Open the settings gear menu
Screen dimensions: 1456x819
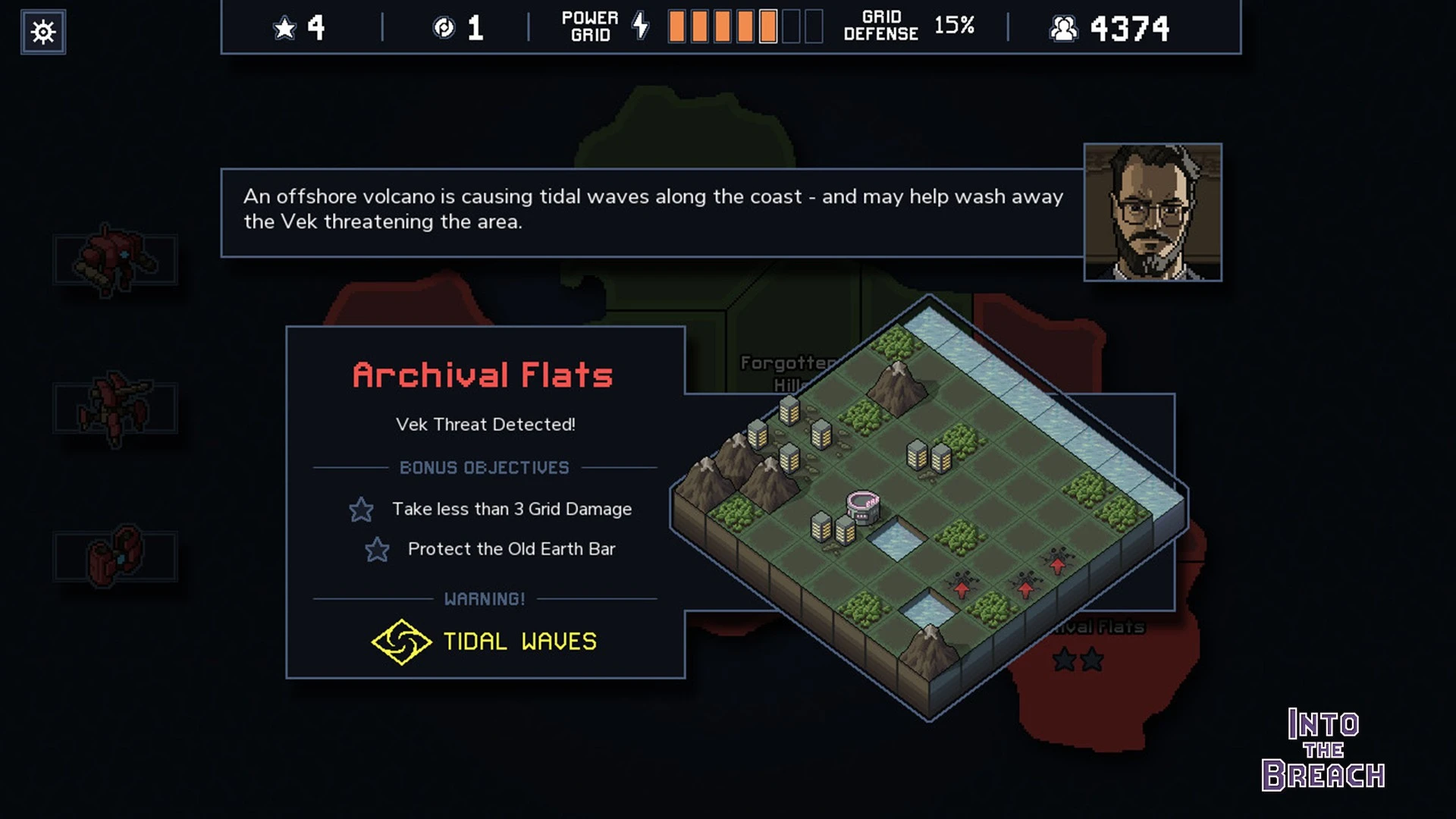[x=43, y=32]
